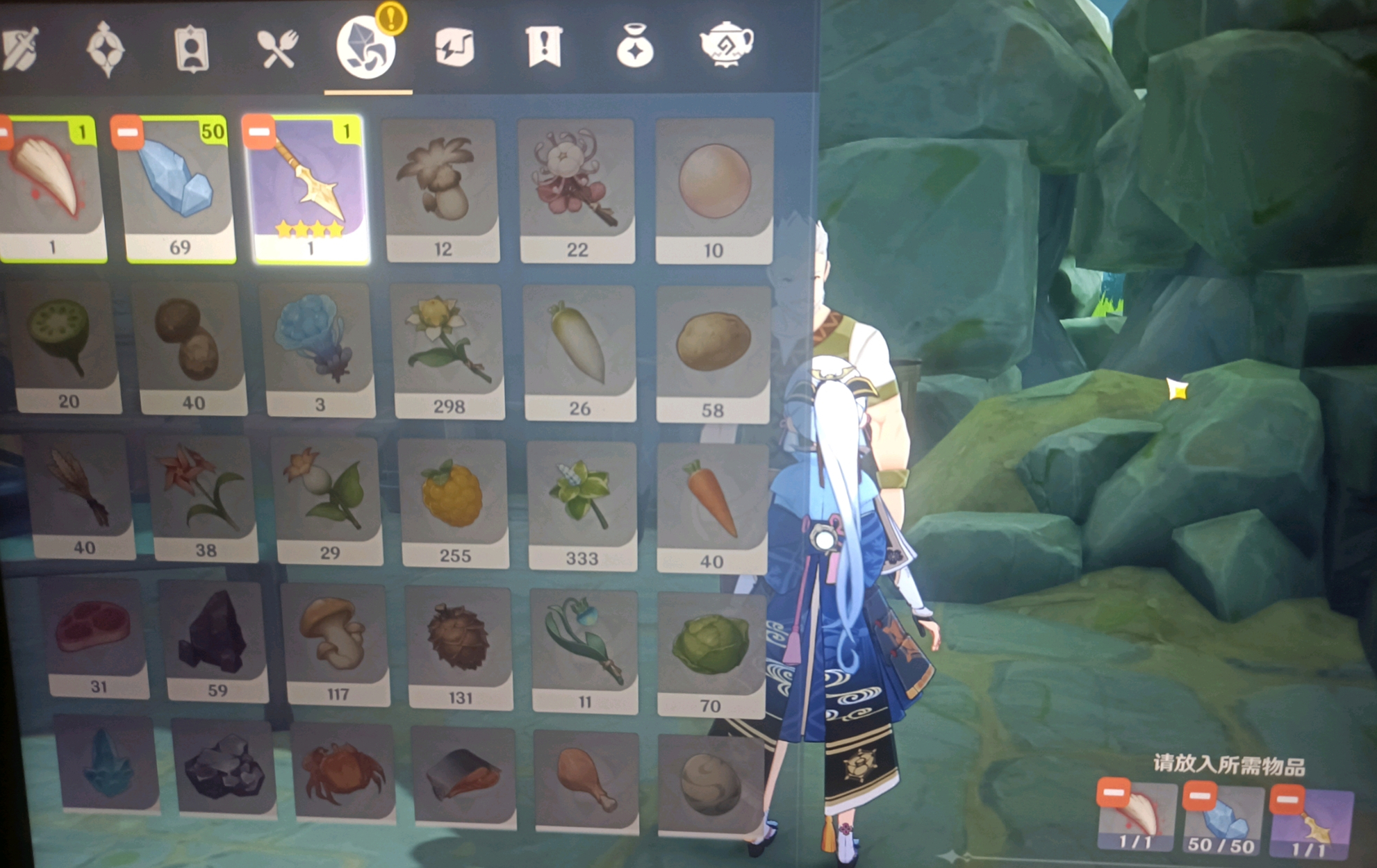1377x868 pixels.
Task: Switch to the teapot Furnishings tab
Action: [725, 44]
